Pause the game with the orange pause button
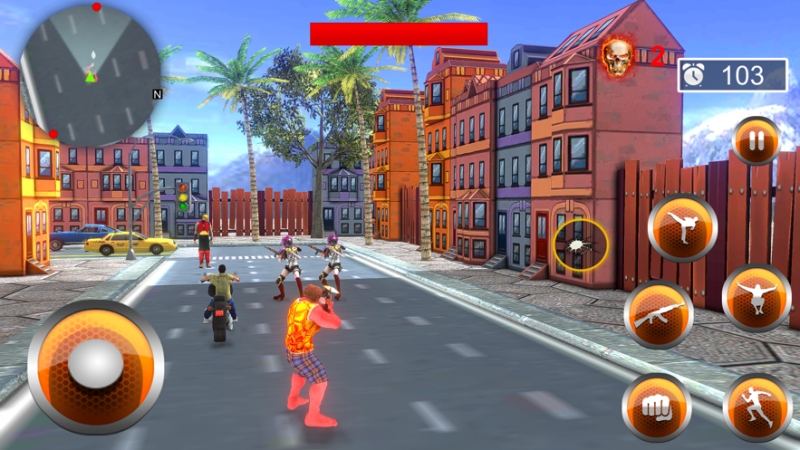The height and width of the screenshot is (450, 800). pos(756,140)
